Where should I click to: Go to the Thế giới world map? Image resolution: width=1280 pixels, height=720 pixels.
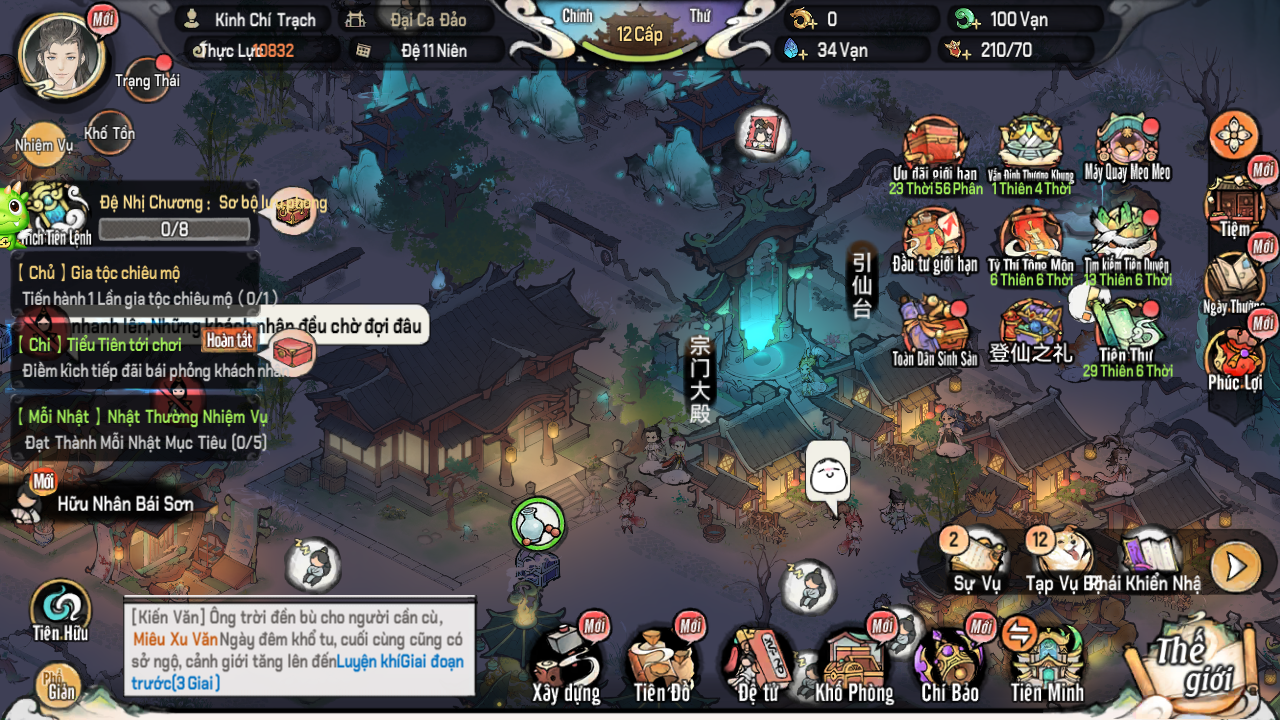[1192, 662]
